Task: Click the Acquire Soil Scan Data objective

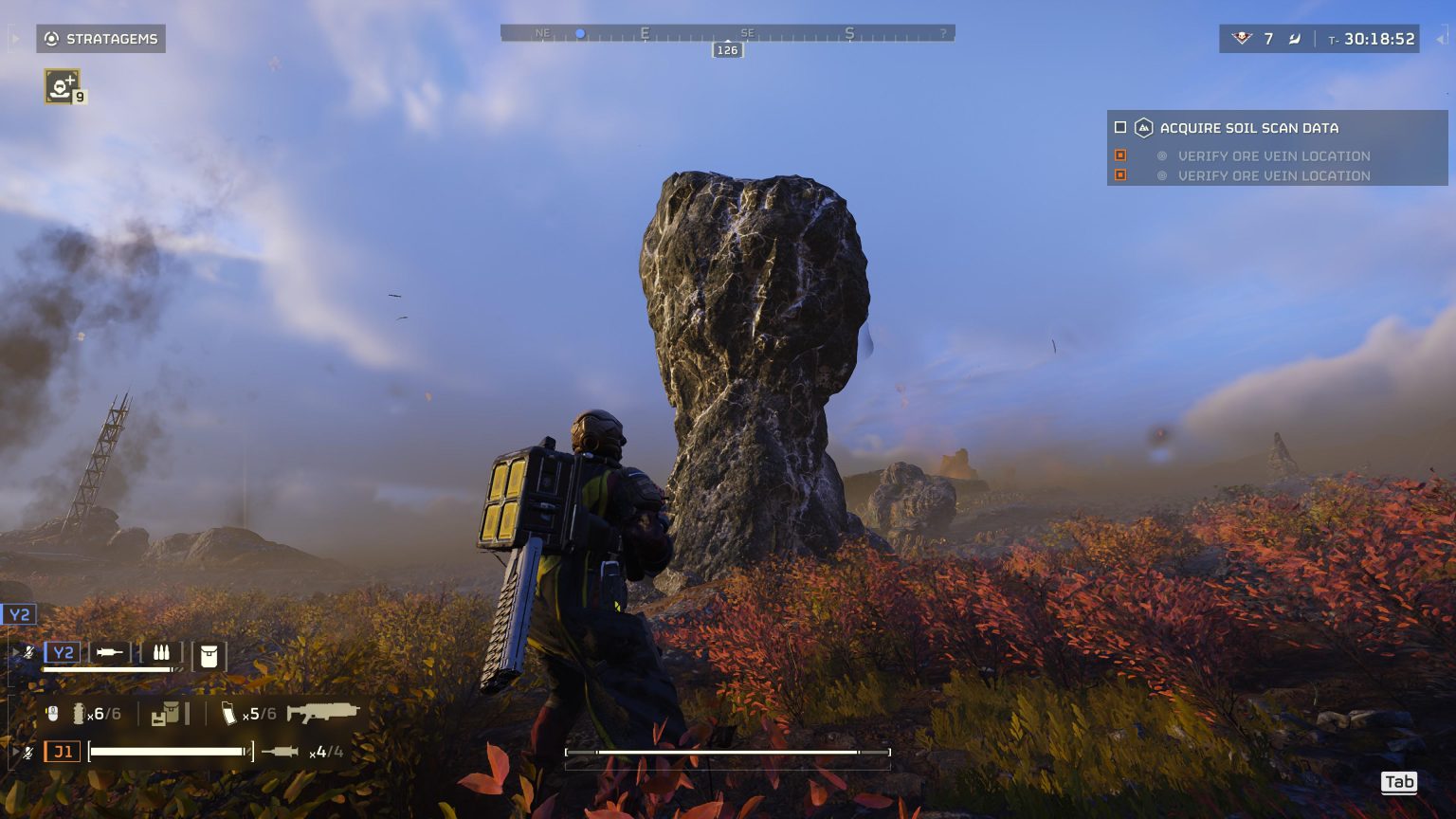Action: tap(1248, 128)
